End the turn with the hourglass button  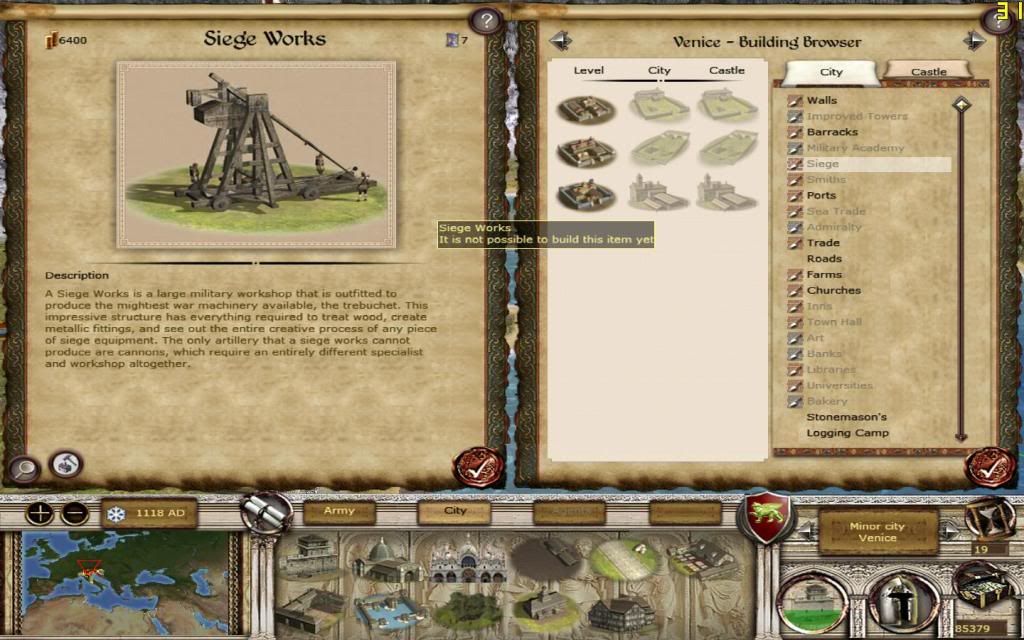(x=988, y=516)
